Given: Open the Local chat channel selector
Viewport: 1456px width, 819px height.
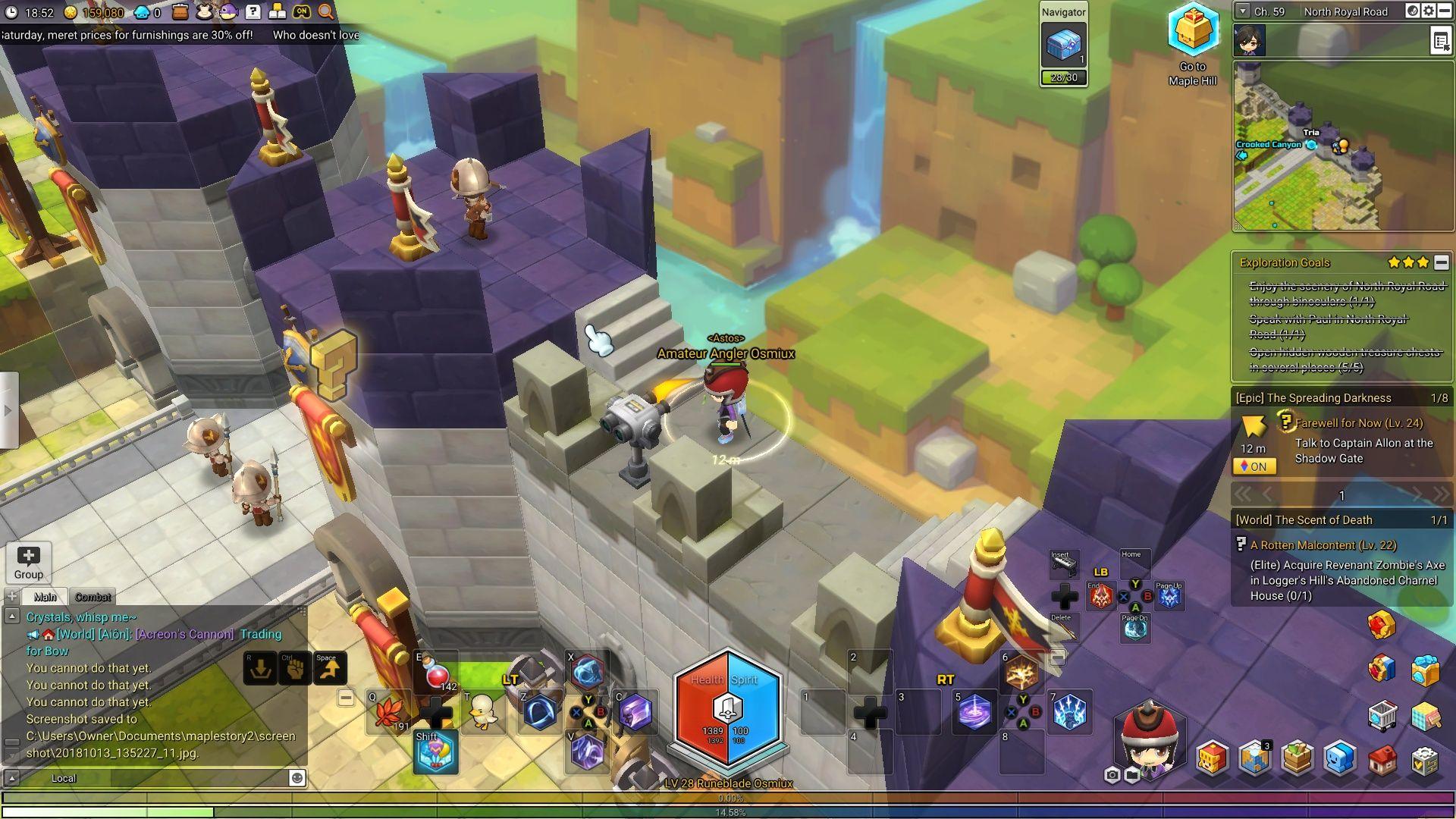Looking at the screenshot, I should 64,778.
